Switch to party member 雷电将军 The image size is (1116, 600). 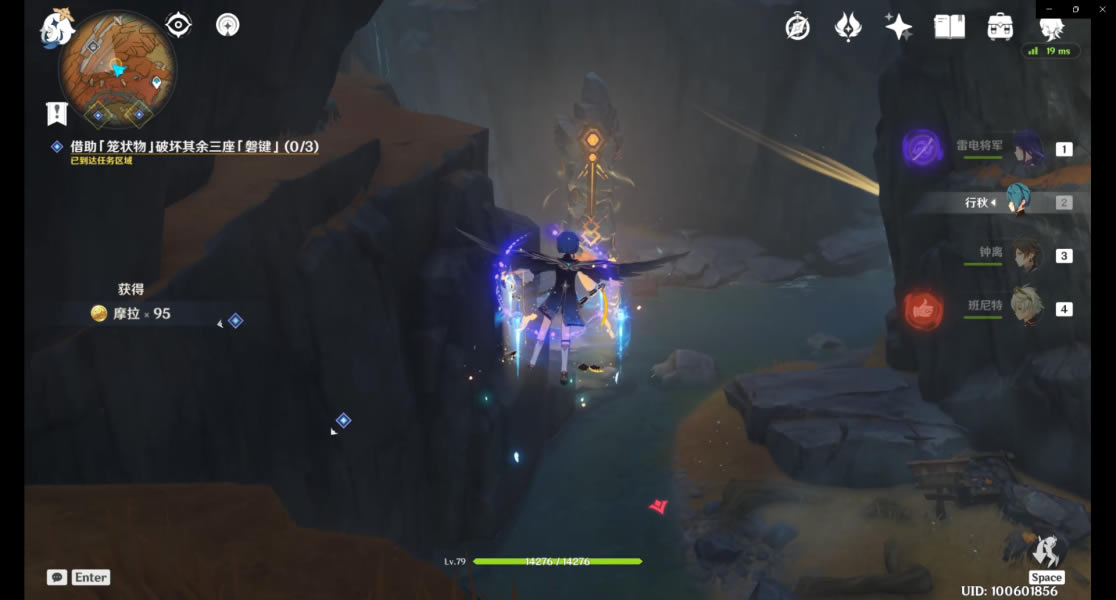[x=1027, y=149]
